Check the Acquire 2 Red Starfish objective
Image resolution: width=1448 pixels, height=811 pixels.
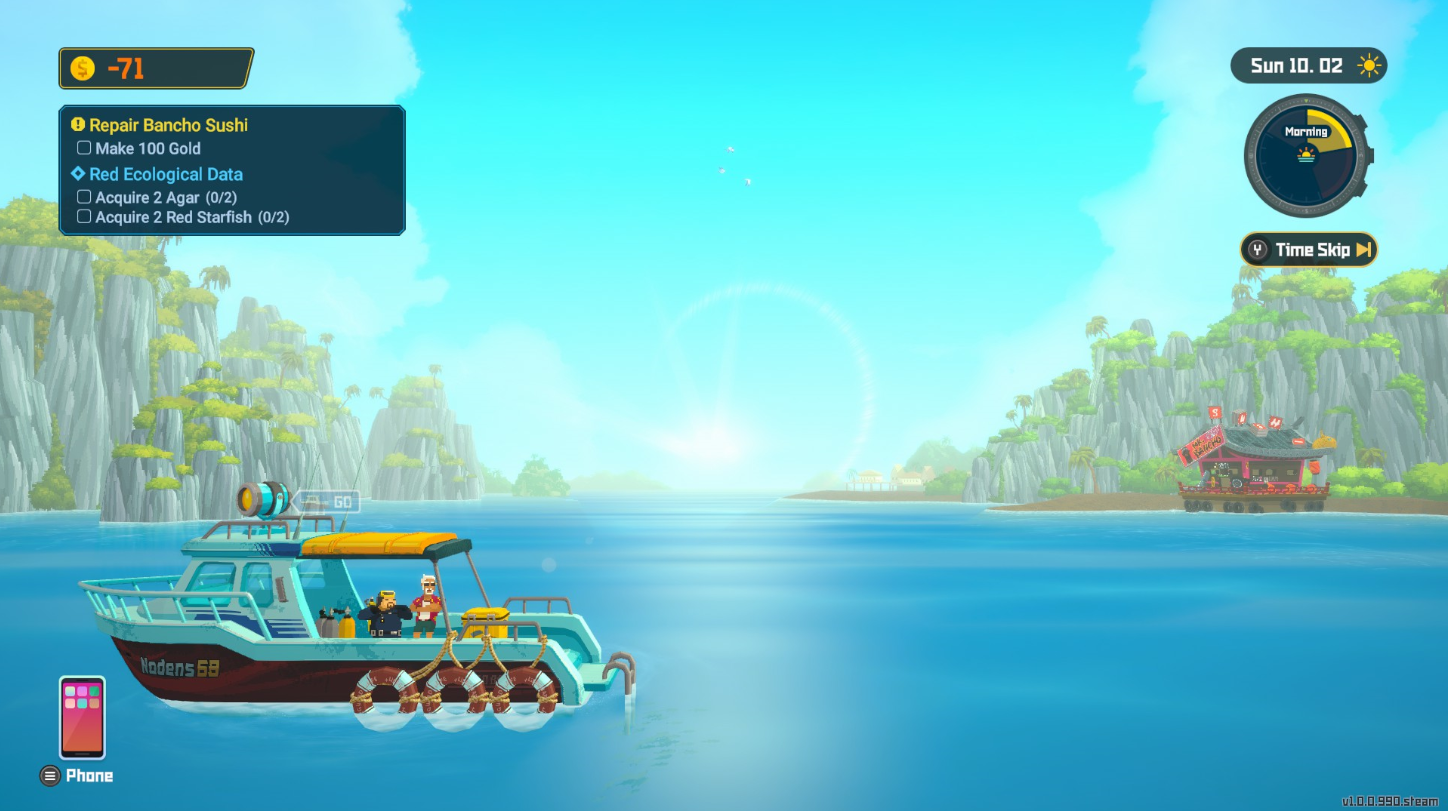(84, 216)
